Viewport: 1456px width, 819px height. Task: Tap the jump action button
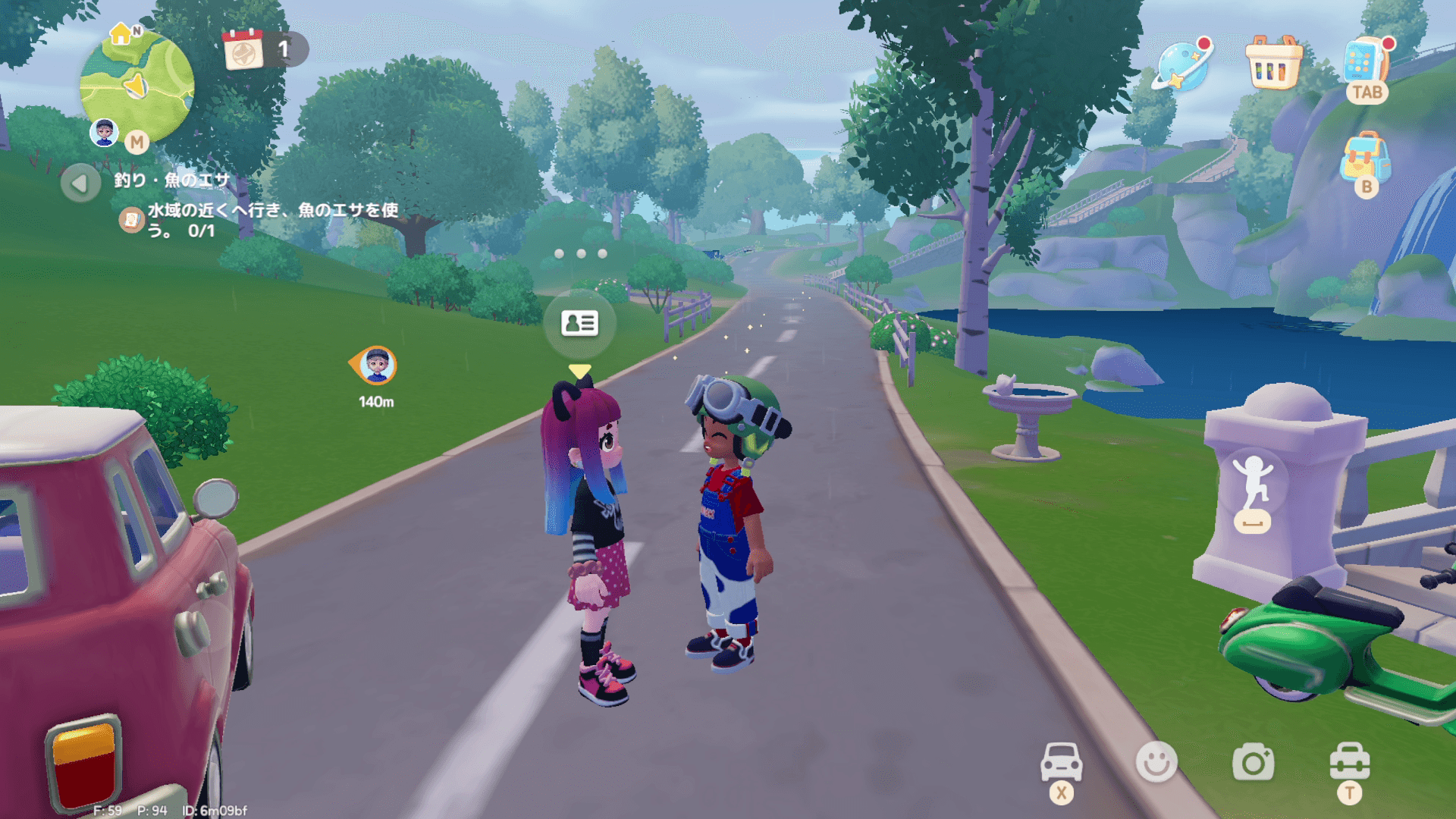[x=1252, y=491]
